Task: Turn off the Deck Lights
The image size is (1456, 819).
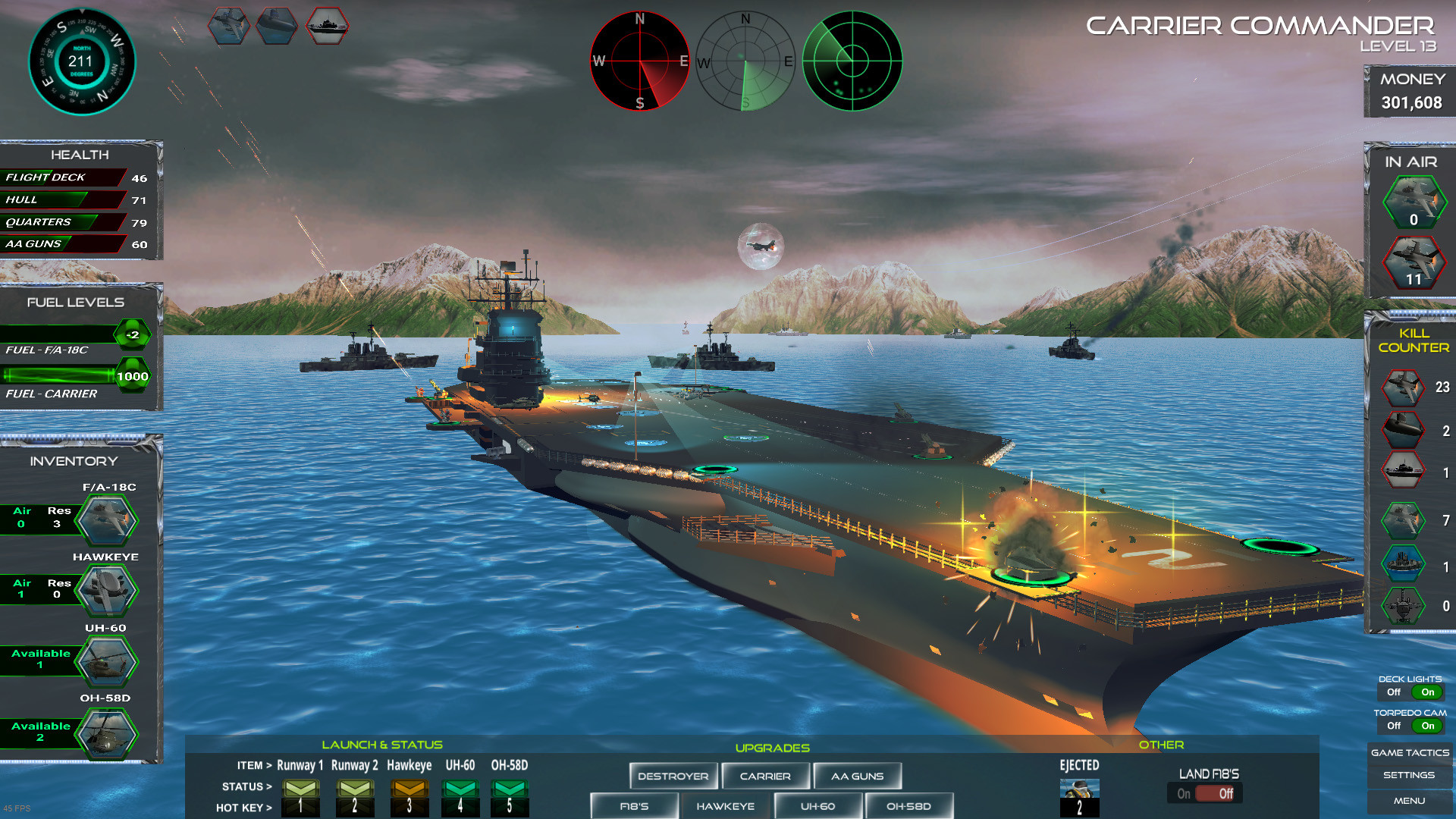Action: tap(1395, 692)
